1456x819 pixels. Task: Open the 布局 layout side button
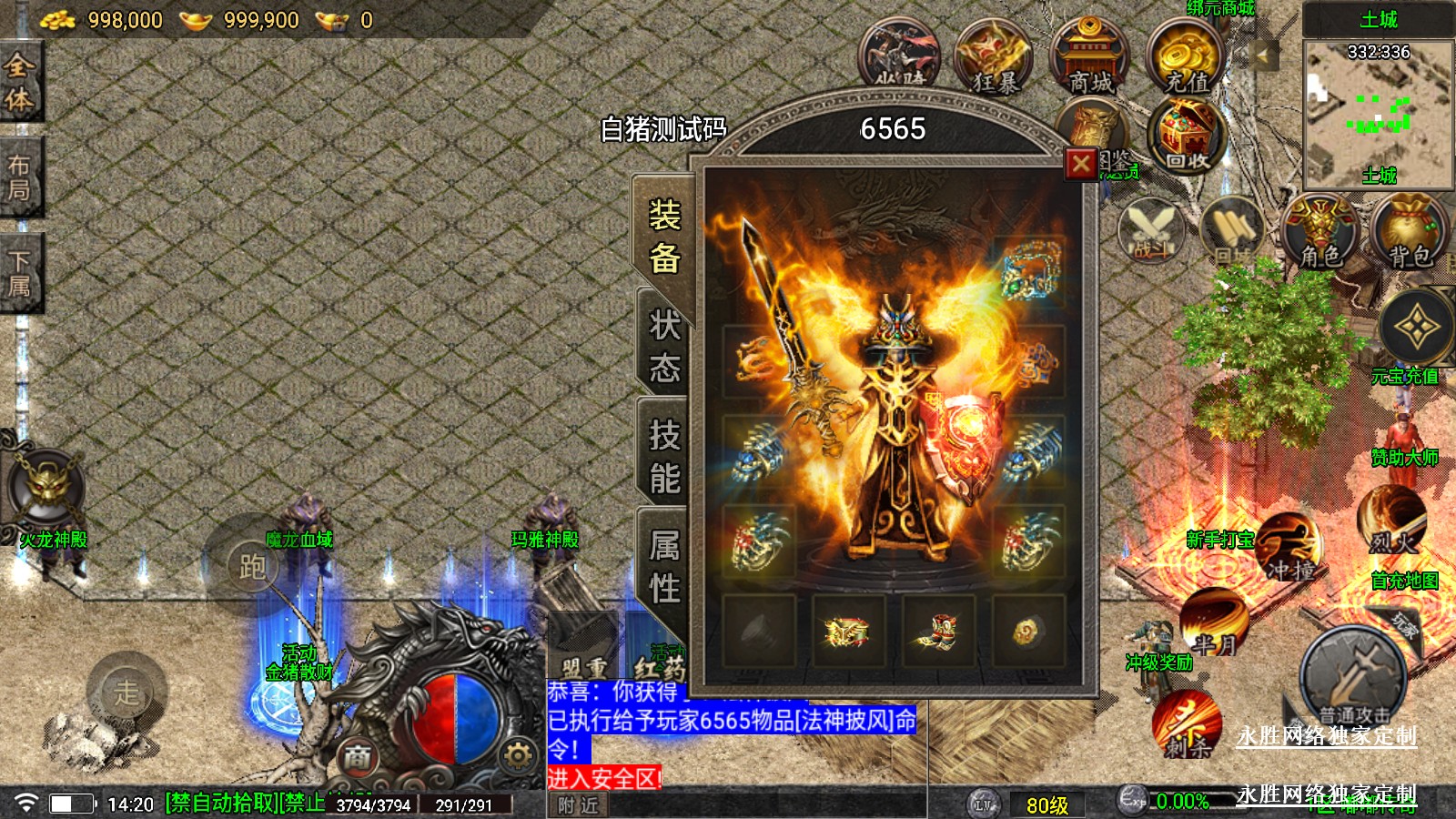click(x=20, y=177)
